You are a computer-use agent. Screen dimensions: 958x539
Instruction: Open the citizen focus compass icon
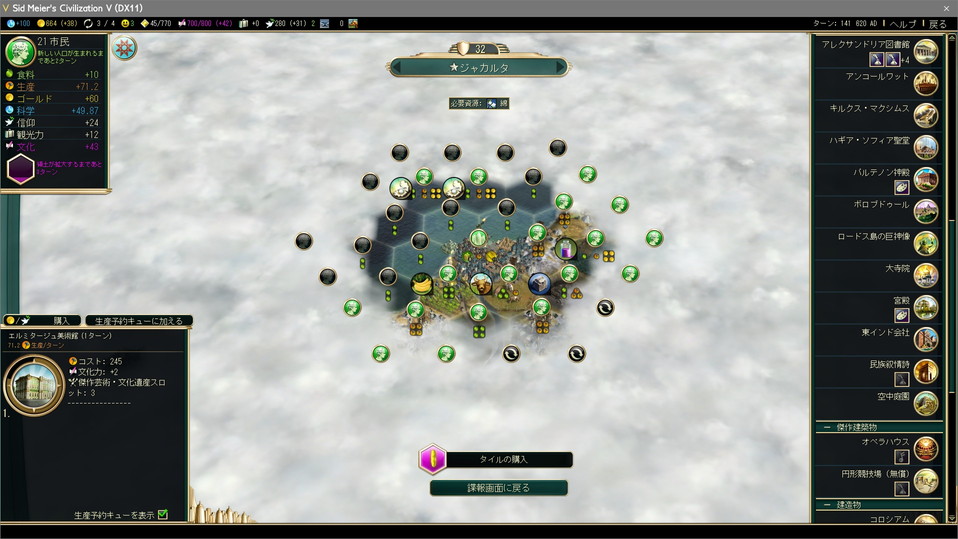[125, 48]
